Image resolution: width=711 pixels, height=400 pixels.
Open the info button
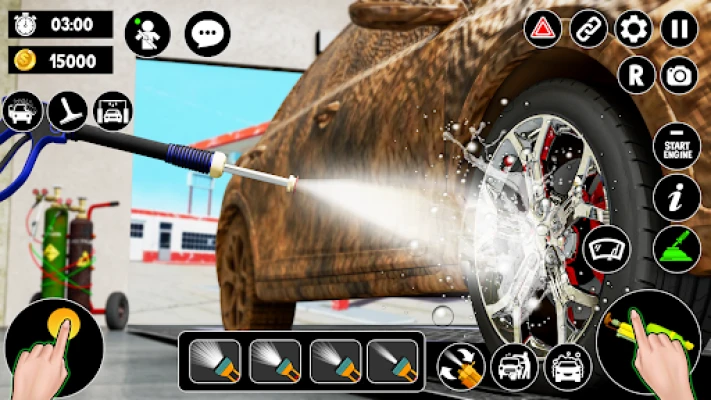click(x=676, y=198)
